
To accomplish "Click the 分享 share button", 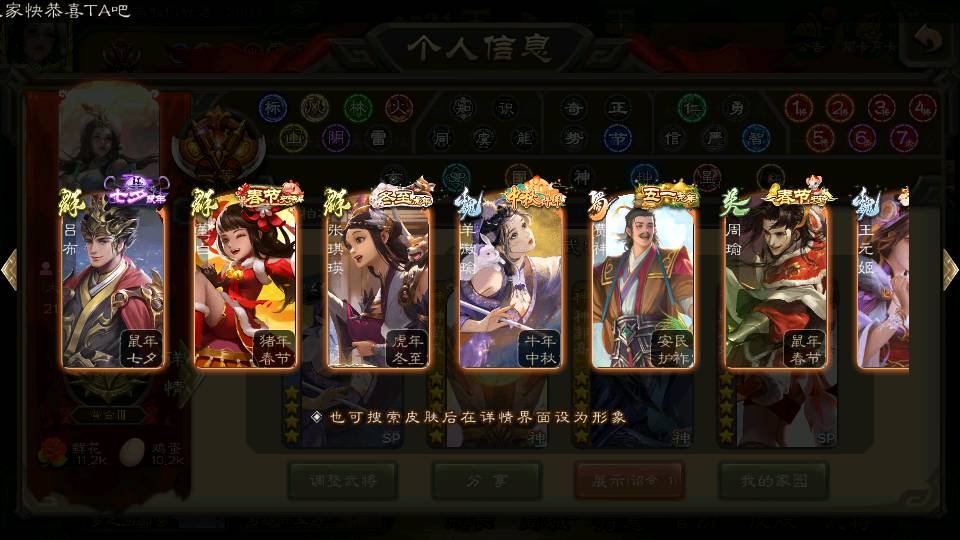I will point(486,481).
